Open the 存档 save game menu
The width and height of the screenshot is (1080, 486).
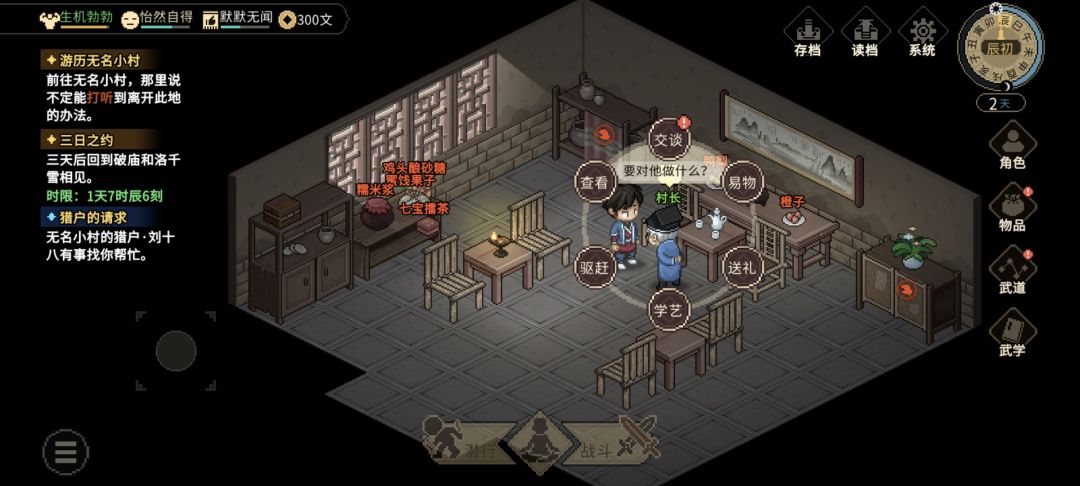pyautogui.click(x=808, y=34)
